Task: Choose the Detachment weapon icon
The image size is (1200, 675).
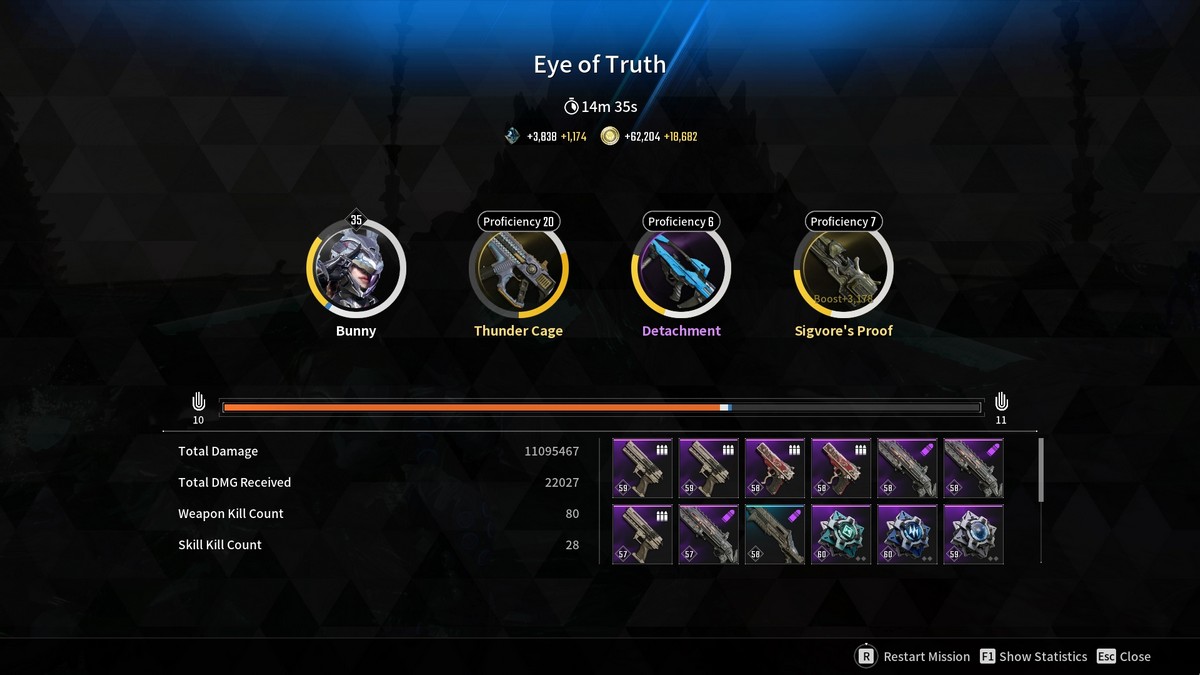Action: (x=681, y=268)
